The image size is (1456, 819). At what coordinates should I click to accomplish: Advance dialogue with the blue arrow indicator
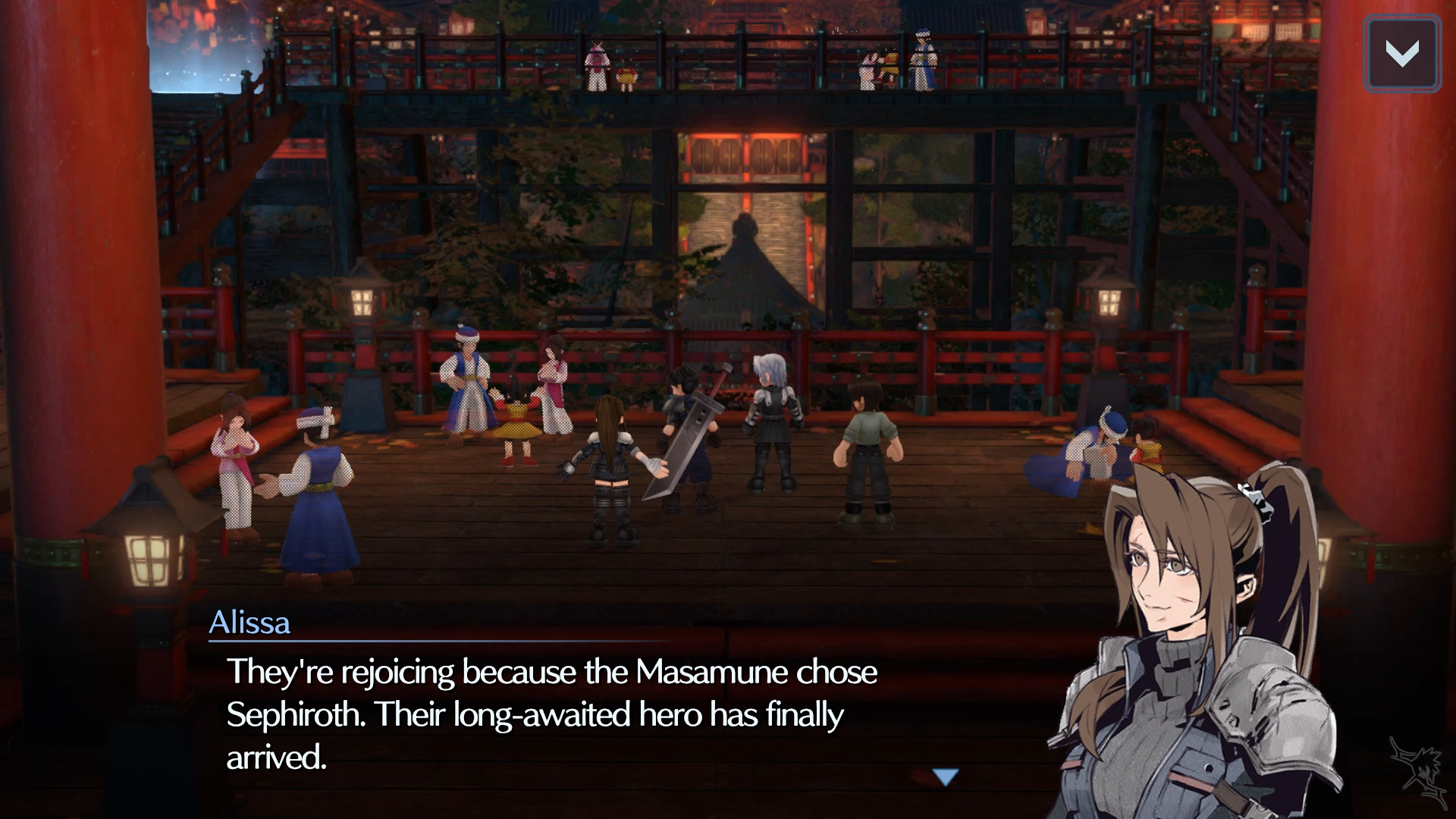point(946,777)
